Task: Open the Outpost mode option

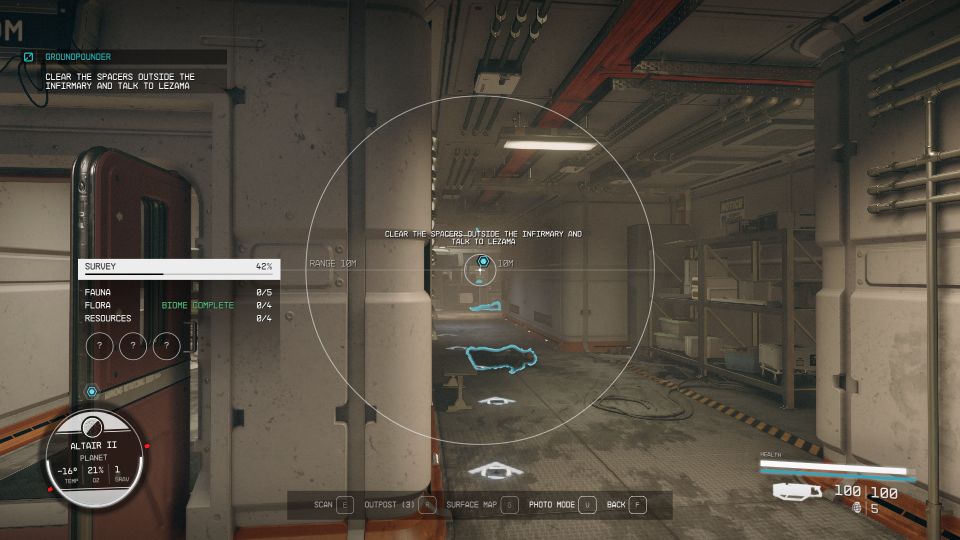Action: pos(400,505)
